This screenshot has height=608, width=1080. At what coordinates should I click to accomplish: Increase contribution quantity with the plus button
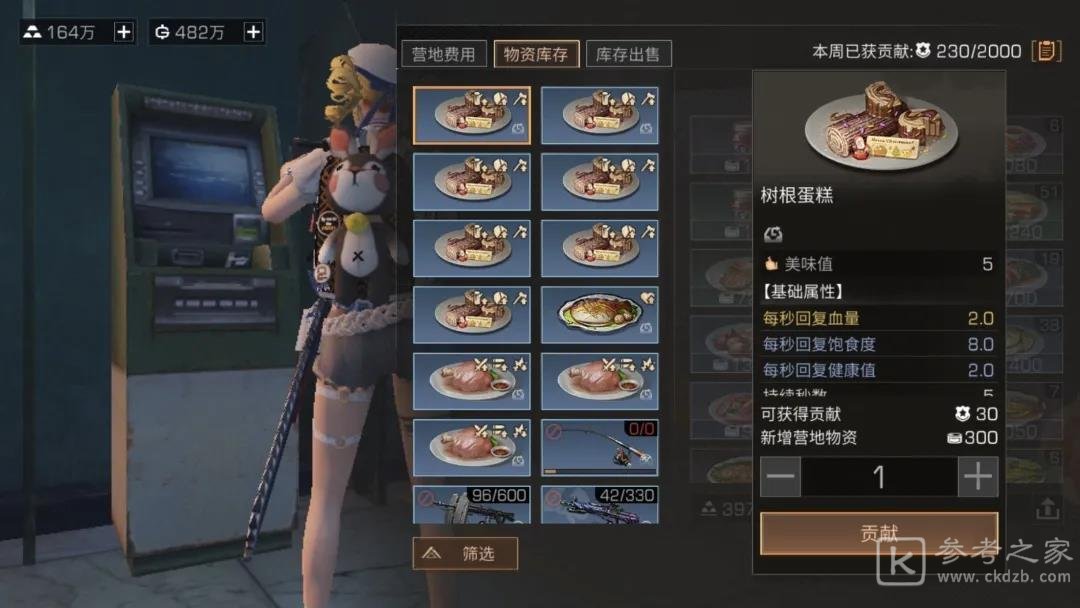pyautogui.click(x=978, y=477)
